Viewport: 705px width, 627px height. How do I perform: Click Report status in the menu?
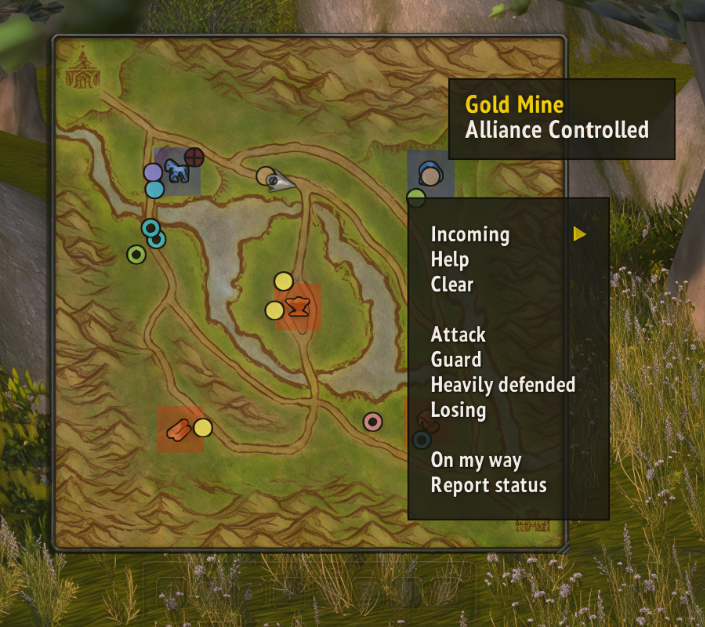[489, 486]
